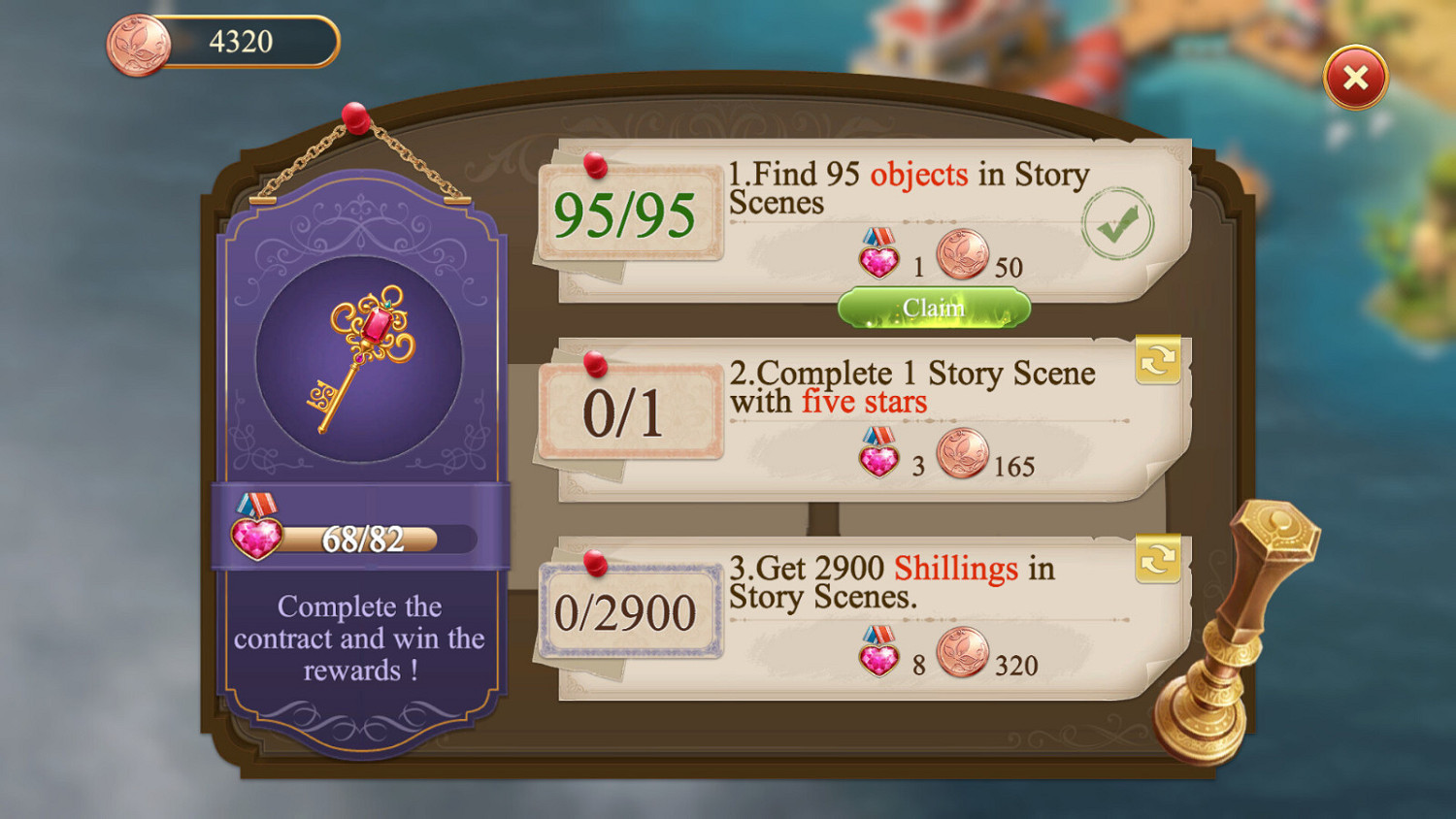Screen dimensions: 1456x819
Task: Expand the 95/95 counter panel
Action: pos(629,215)
